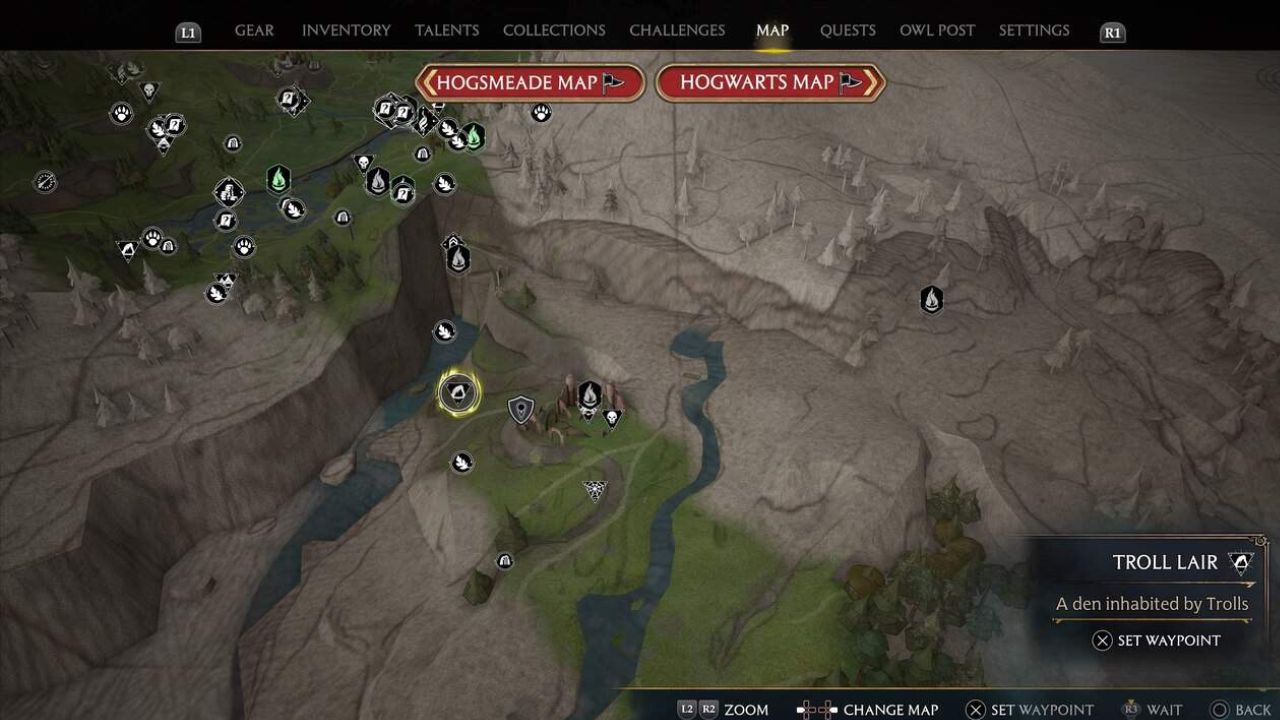Choose the lone Floo Flame on grey mountains
Screen dimensions: 1280x720
pyautogui.click(x=931, y=299)
